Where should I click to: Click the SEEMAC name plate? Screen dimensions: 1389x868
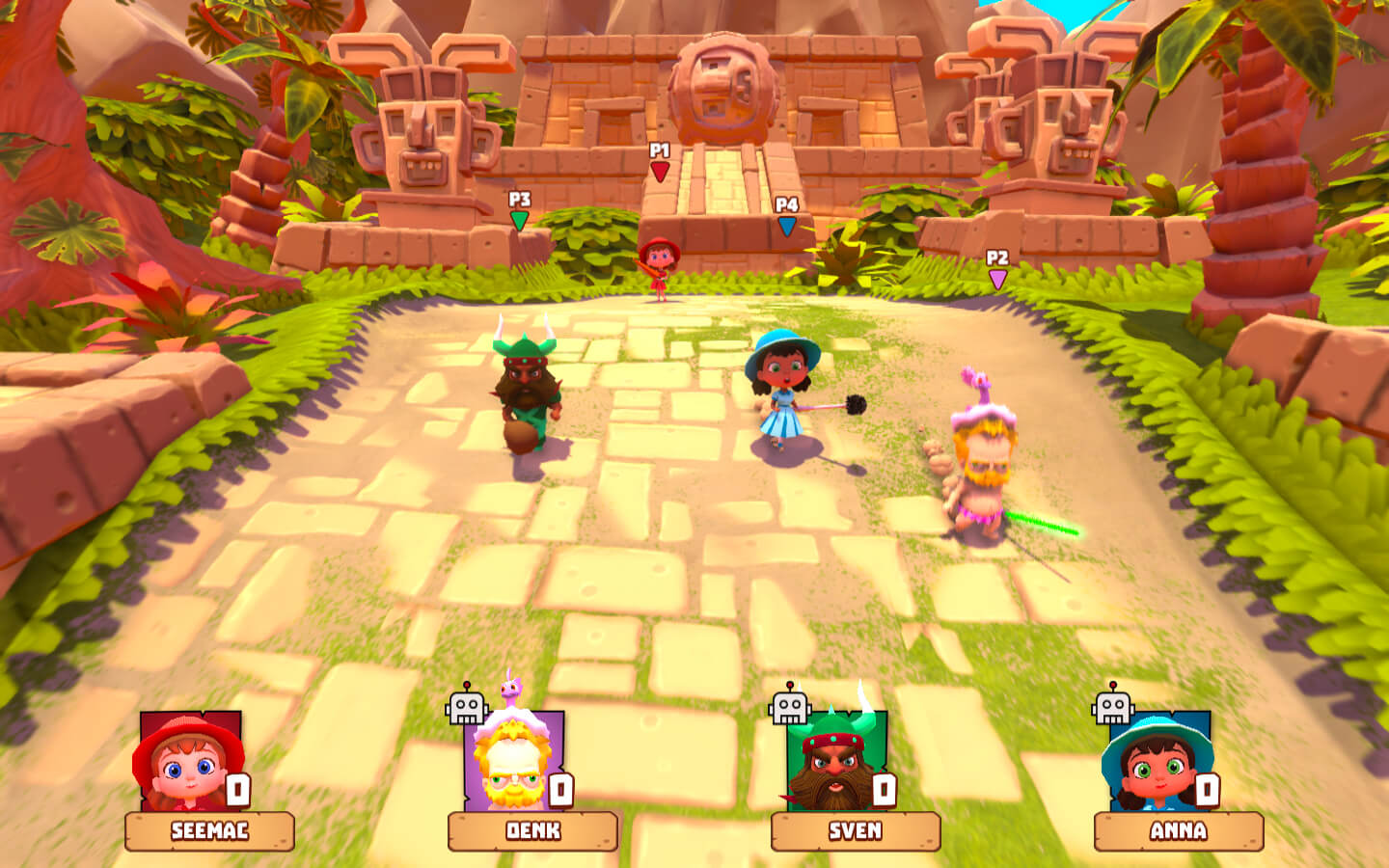click(x=209, y=831)
